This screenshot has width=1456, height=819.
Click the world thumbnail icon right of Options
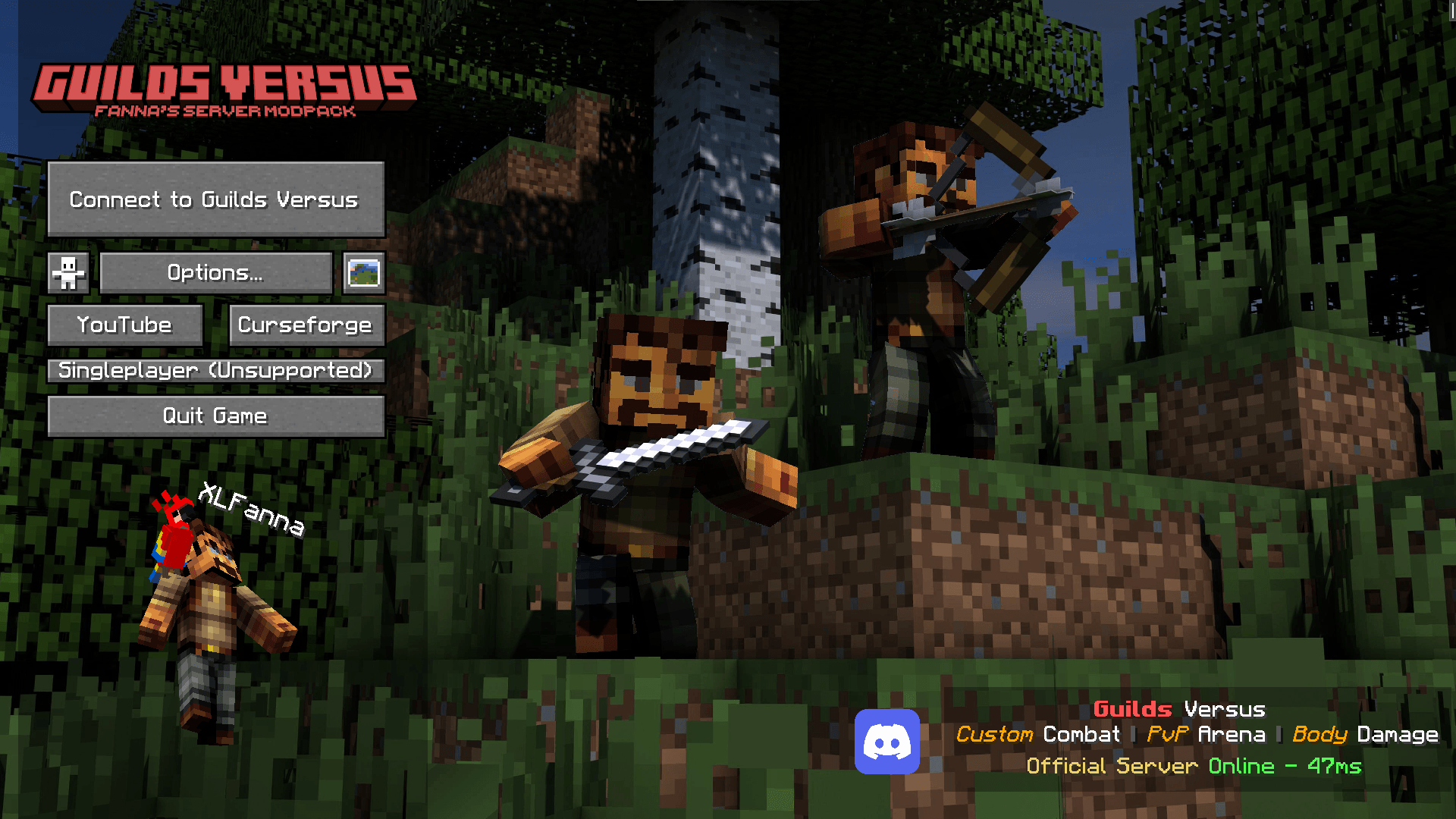pyautogui.click(x=364, y=273)
